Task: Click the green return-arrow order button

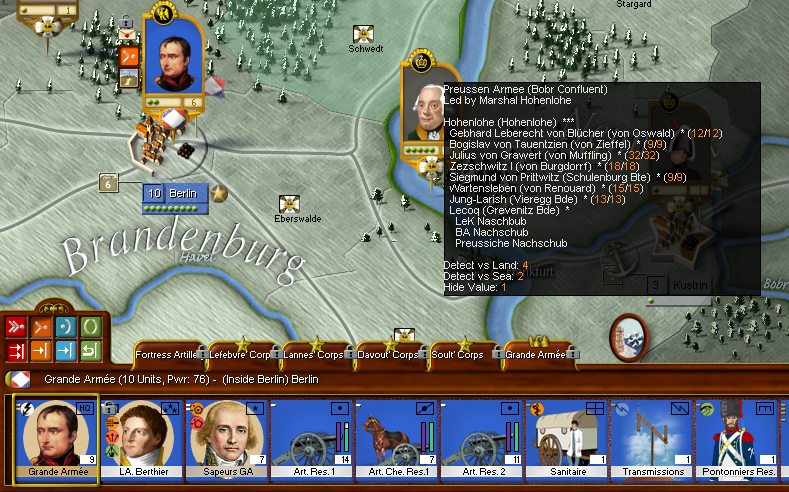Action: coord(89,351)
